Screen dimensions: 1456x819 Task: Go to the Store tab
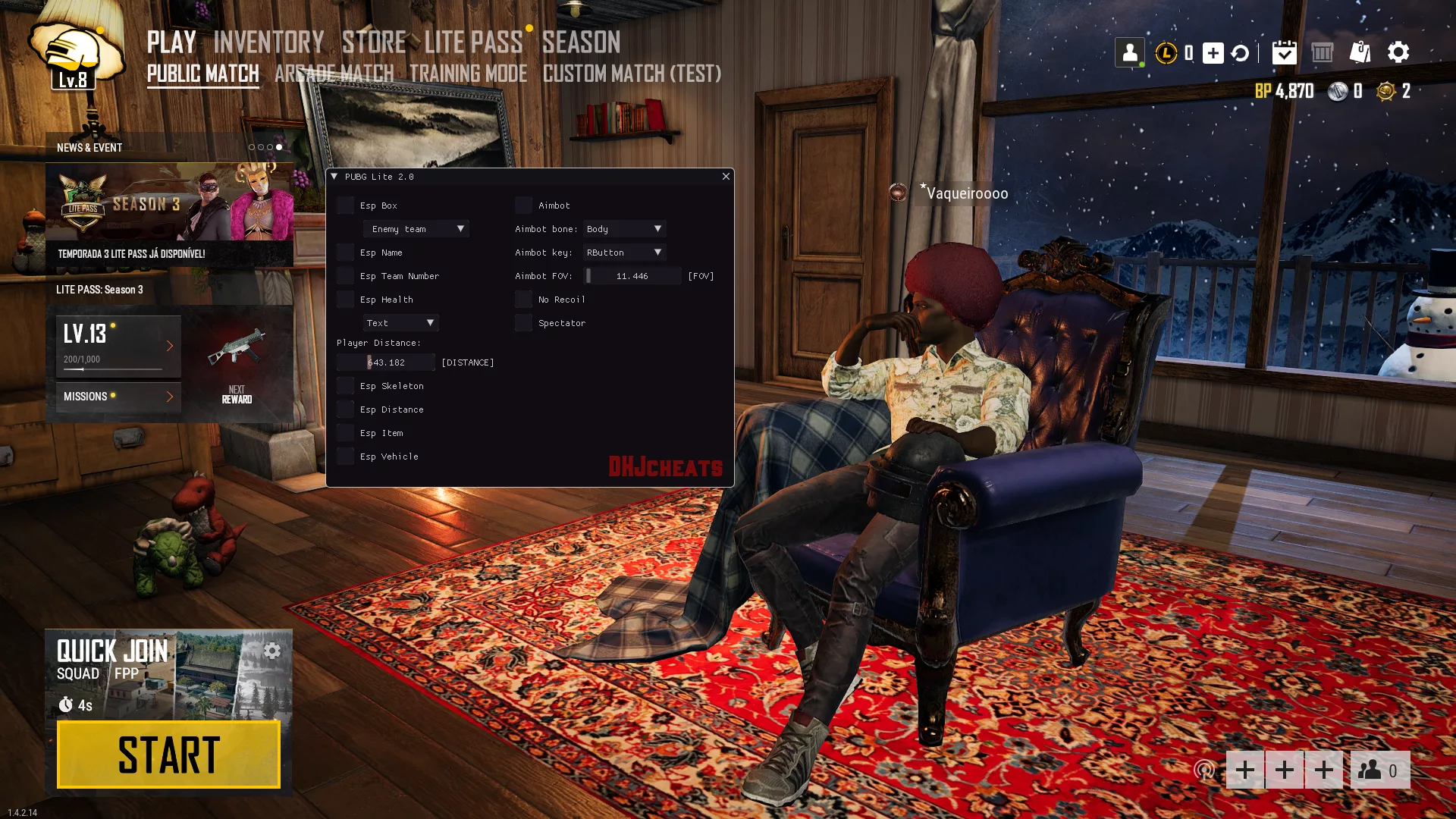(374, 42)
